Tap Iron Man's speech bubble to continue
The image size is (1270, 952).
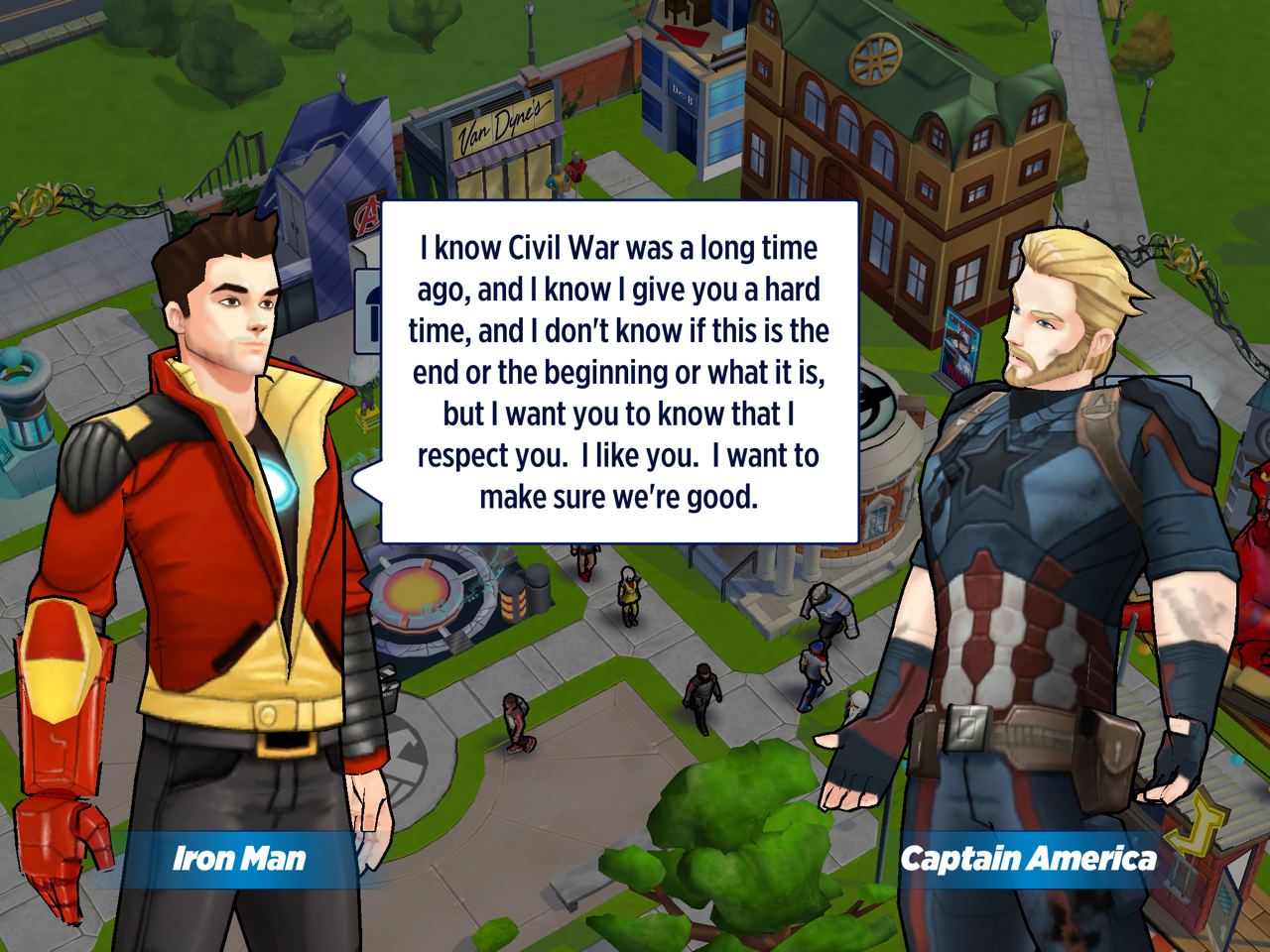click(619, 372)
